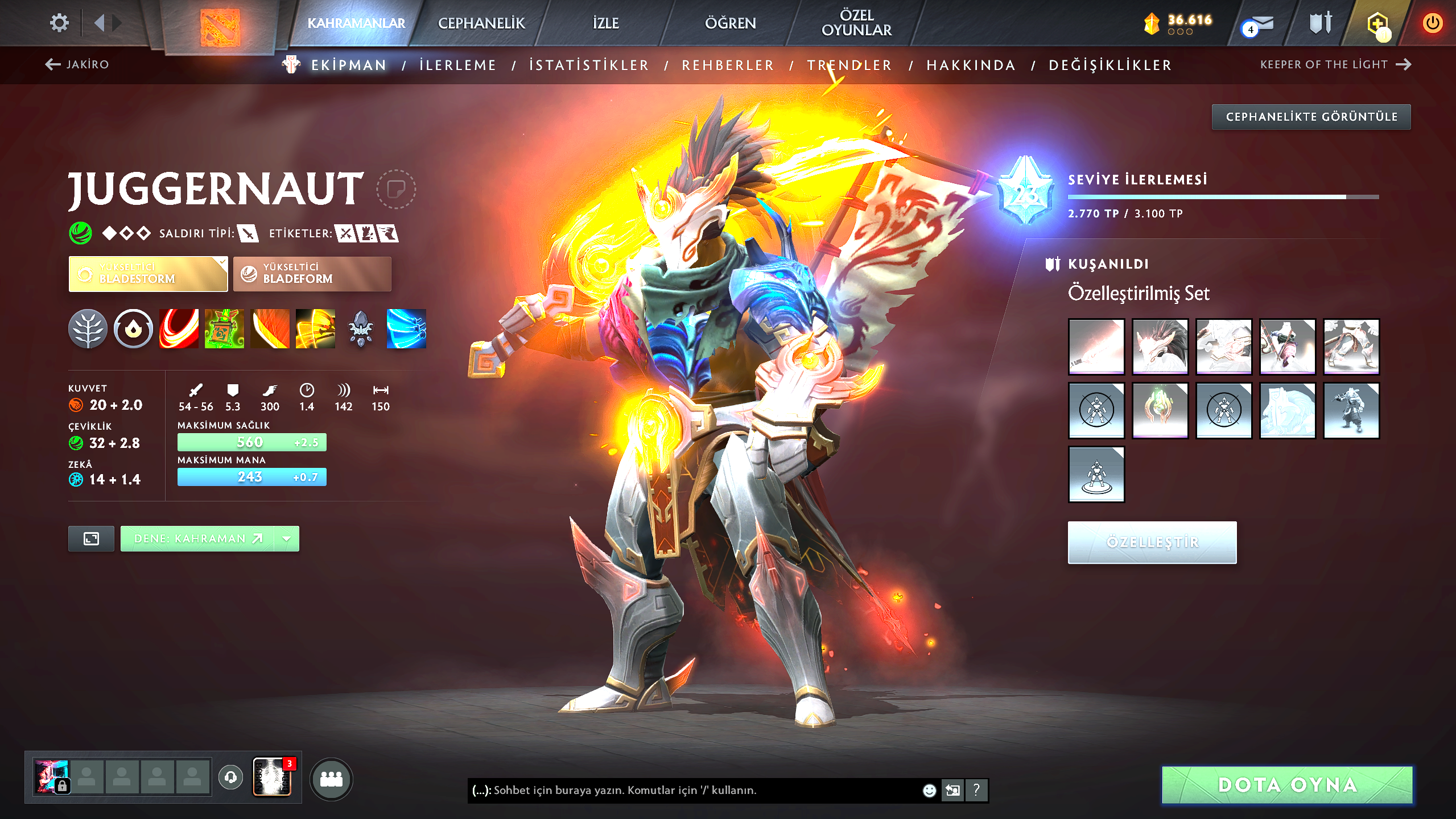
Task: Click the Özelleştir customize button
Action: 1152,542
